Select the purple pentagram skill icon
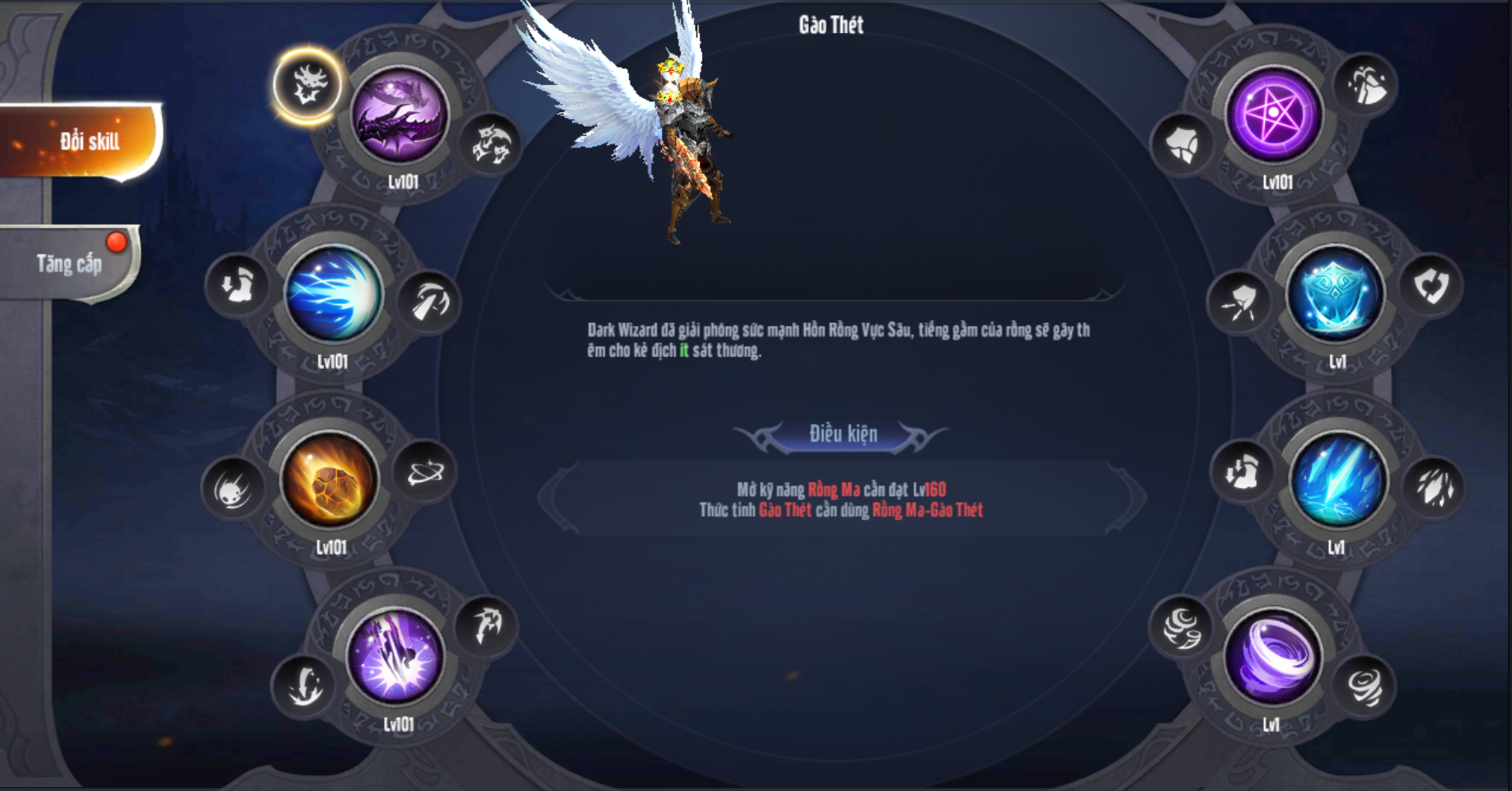The width and height of the screenshot is (1512, 791). click(1274, 116)
